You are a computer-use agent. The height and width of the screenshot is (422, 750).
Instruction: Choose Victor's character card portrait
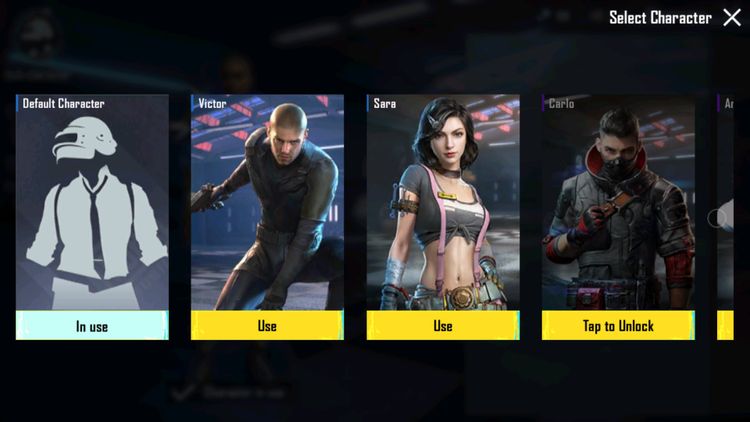(x=267, y=205)
